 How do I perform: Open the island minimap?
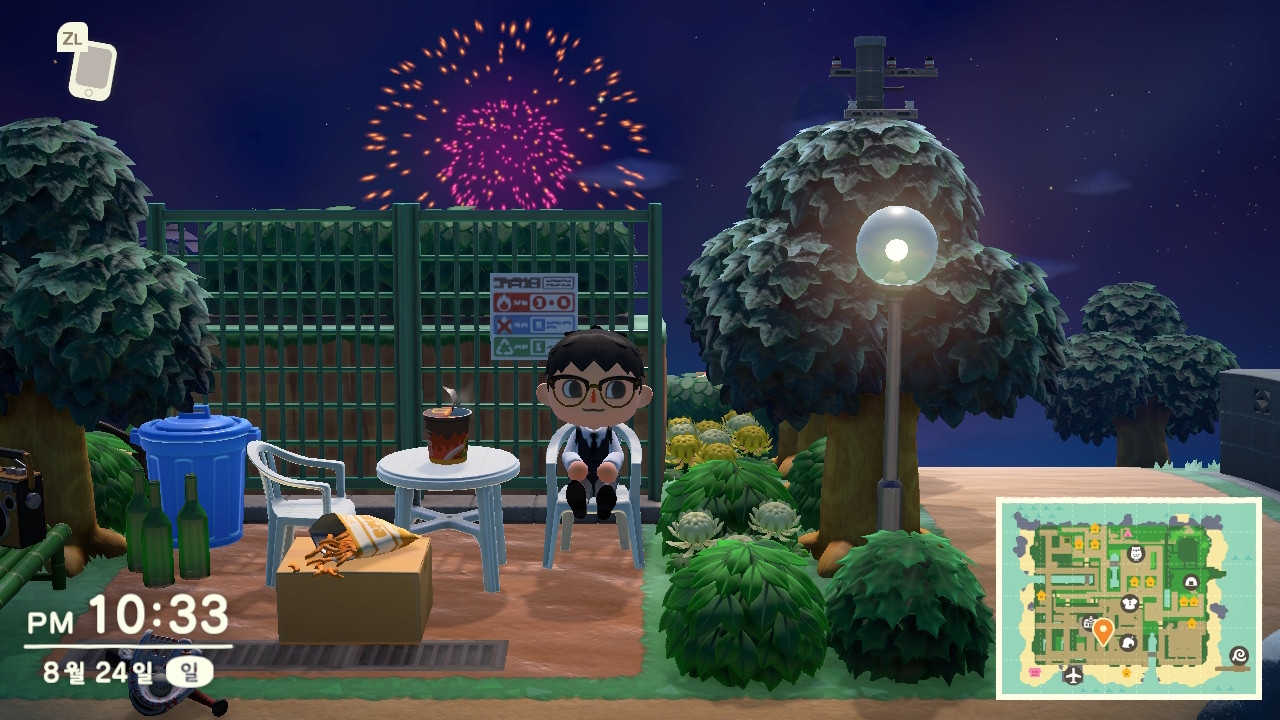pyautogui.click(x=1129, y=598)
